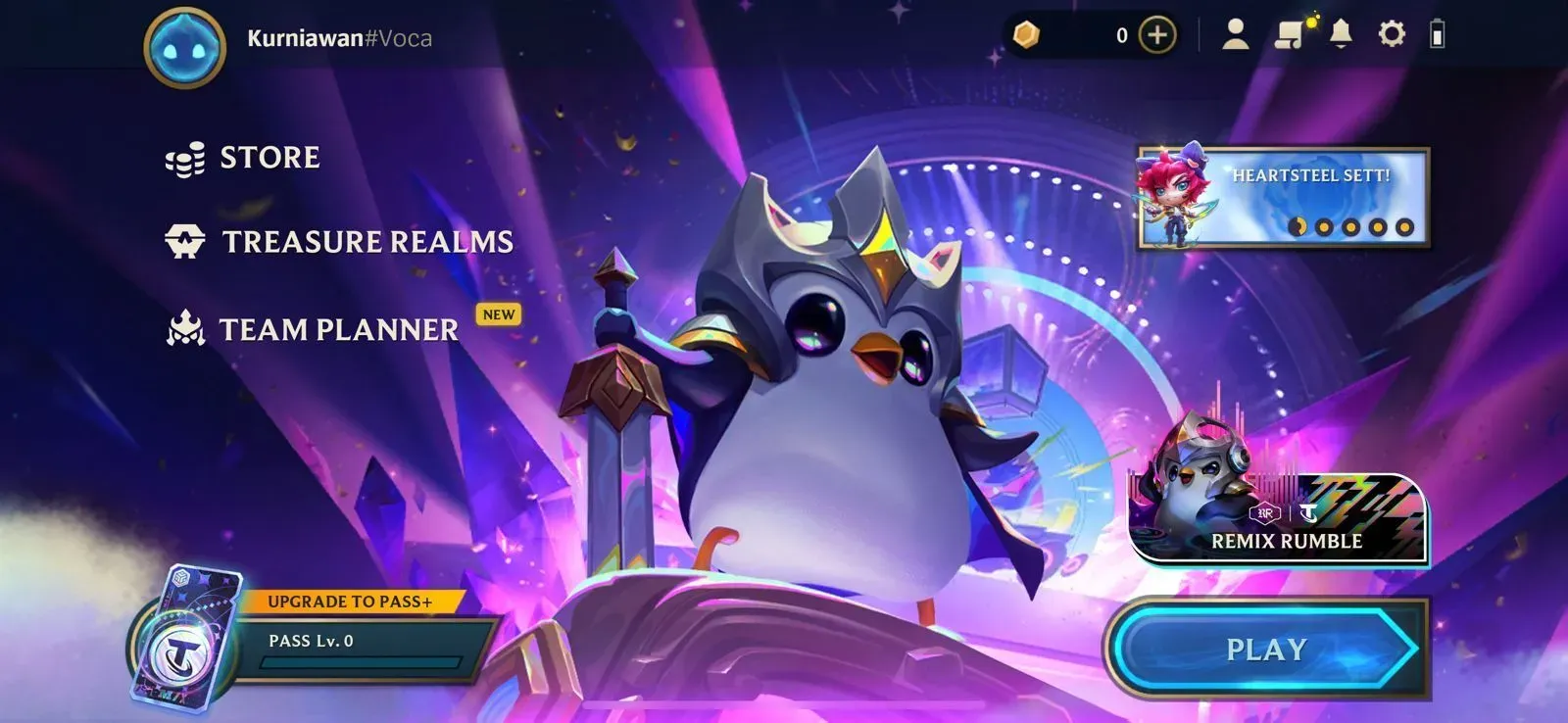Tap the gold coin currency icon

pyautogui.click(x=1027, y=35)
